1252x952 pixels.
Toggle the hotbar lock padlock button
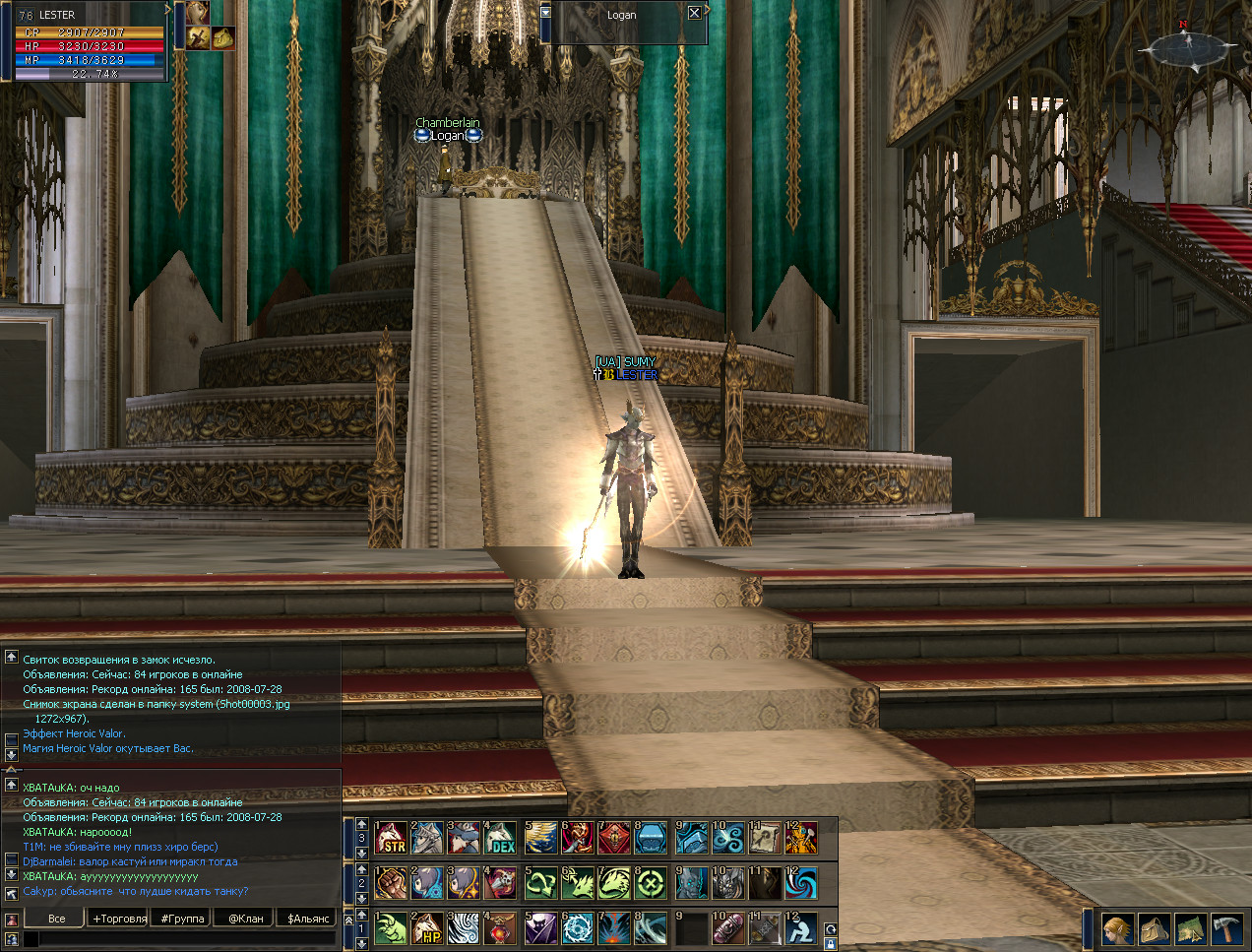click(x=830, y=944)
